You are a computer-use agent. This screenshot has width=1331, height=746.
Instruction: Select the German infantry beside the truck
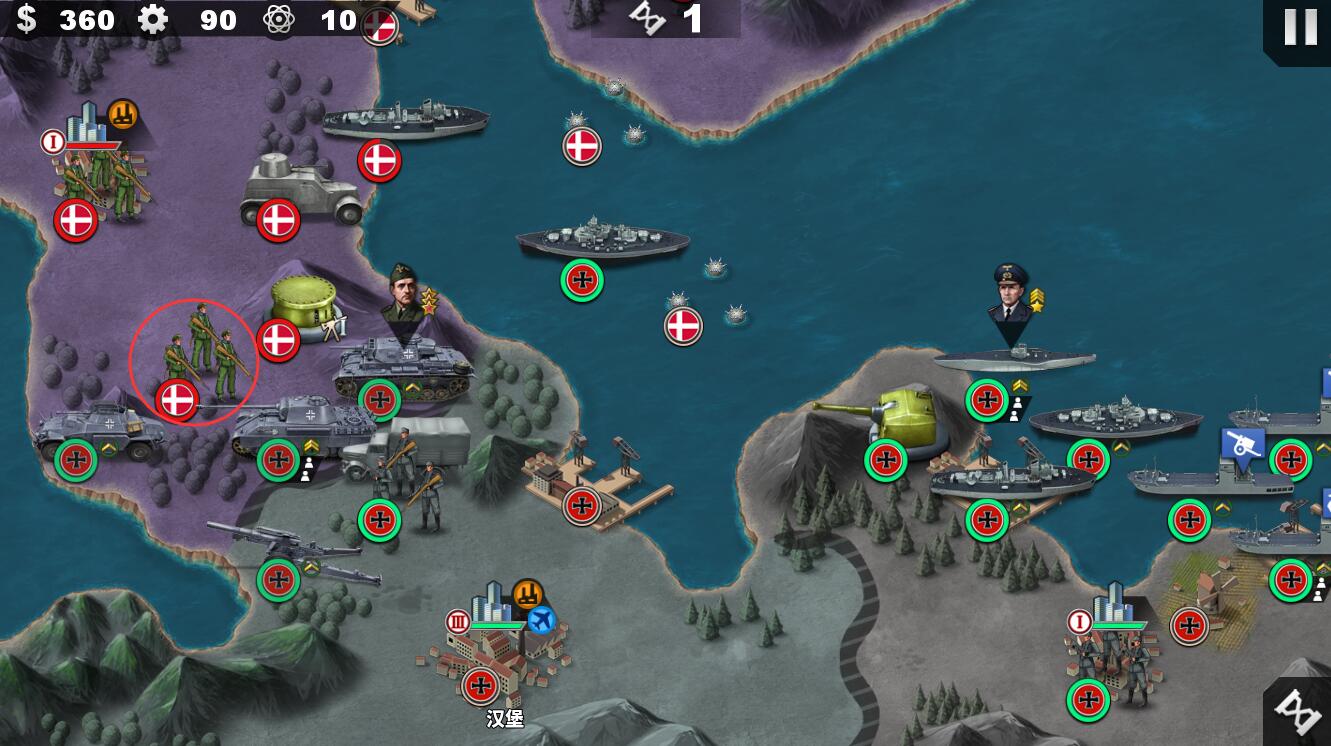(x=412, y=483)
